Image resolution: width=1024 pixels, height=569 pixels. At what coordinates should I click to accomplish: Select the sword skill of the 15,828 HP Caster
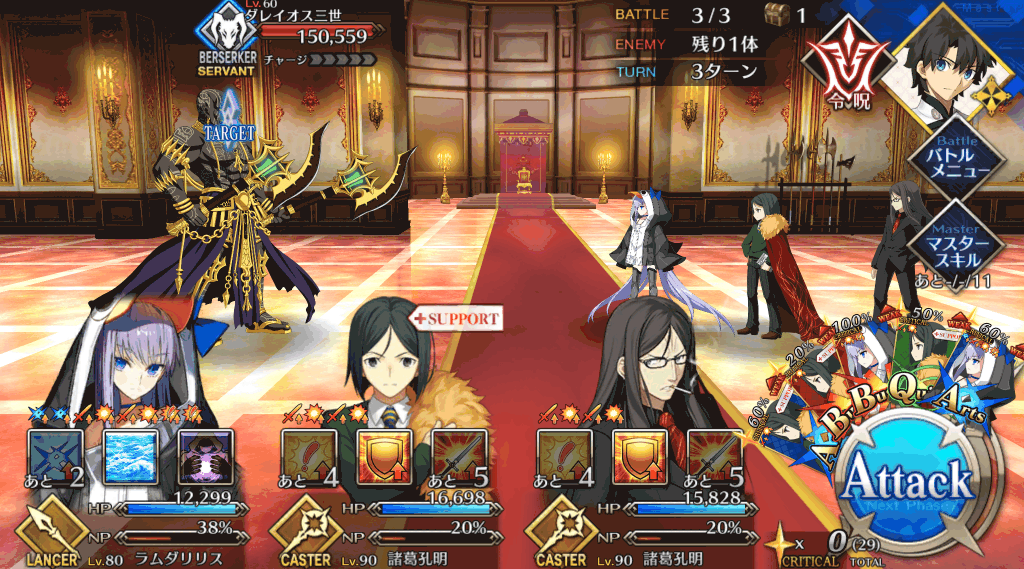pyautogui.click(x=715, y=457)
